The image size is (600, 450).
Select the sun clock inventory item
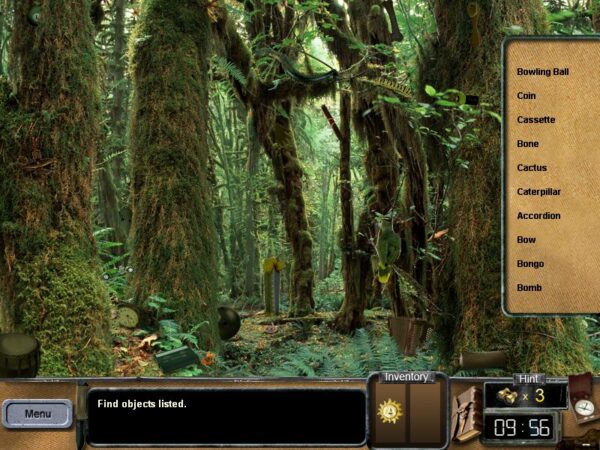(x=389, y=410)
